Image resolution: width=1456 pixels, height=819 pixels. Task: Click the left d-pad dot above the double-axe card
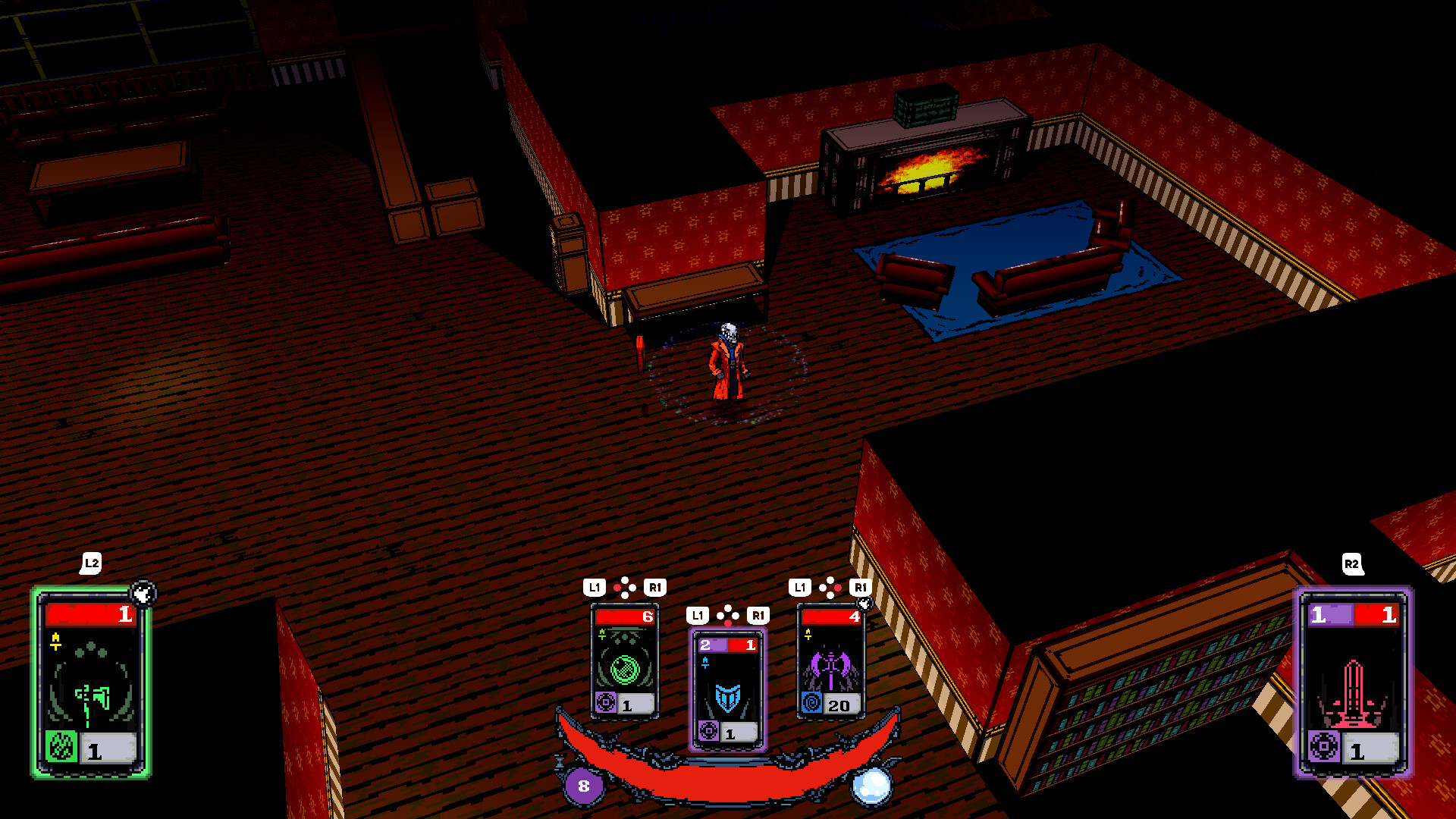click(821, 588)
